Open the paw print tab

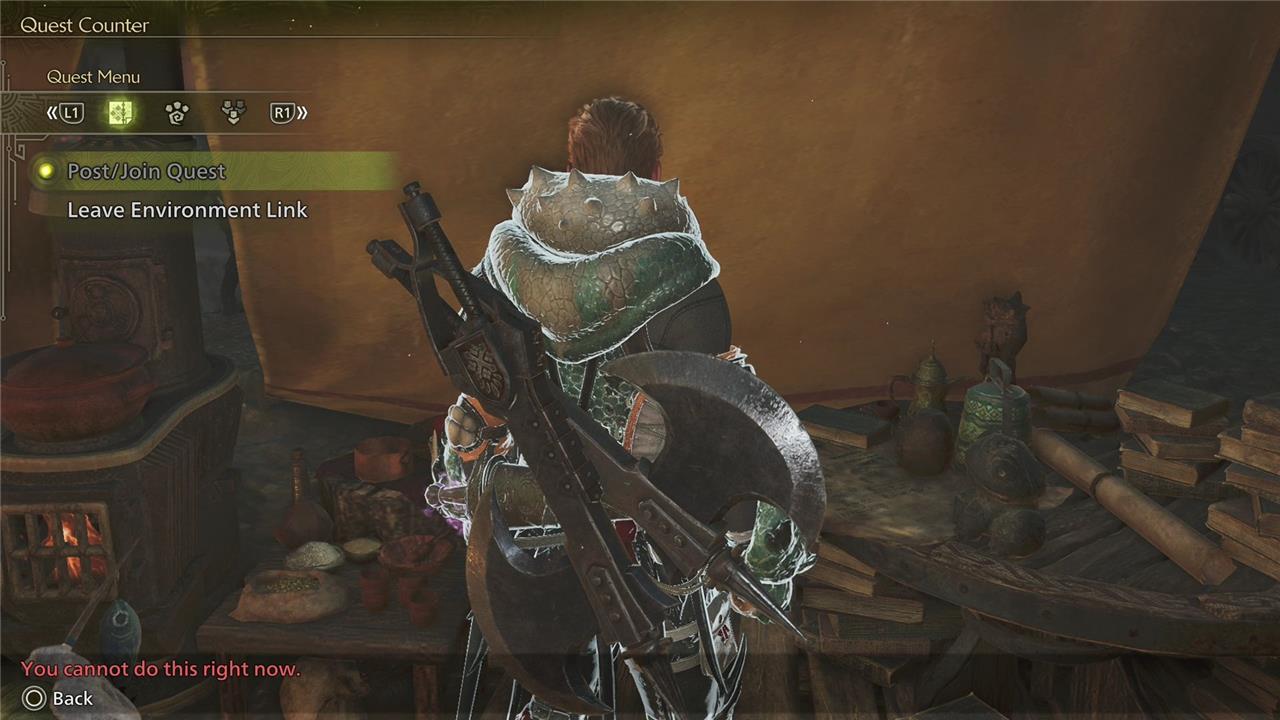point(177,113)
